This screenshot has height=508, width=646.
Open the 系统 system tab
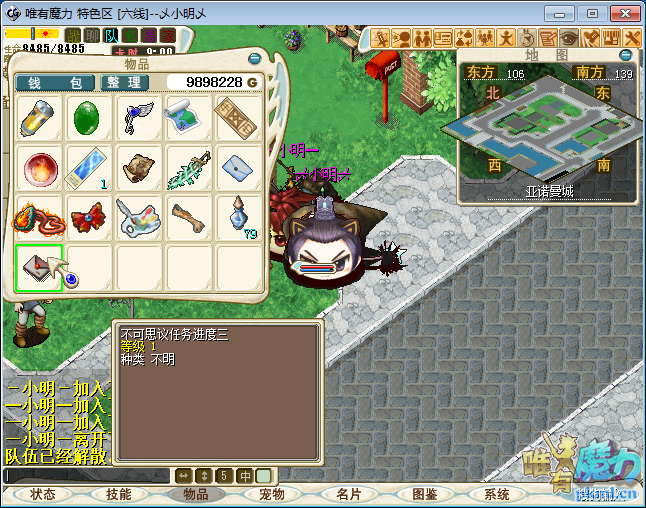coord(496,494)
